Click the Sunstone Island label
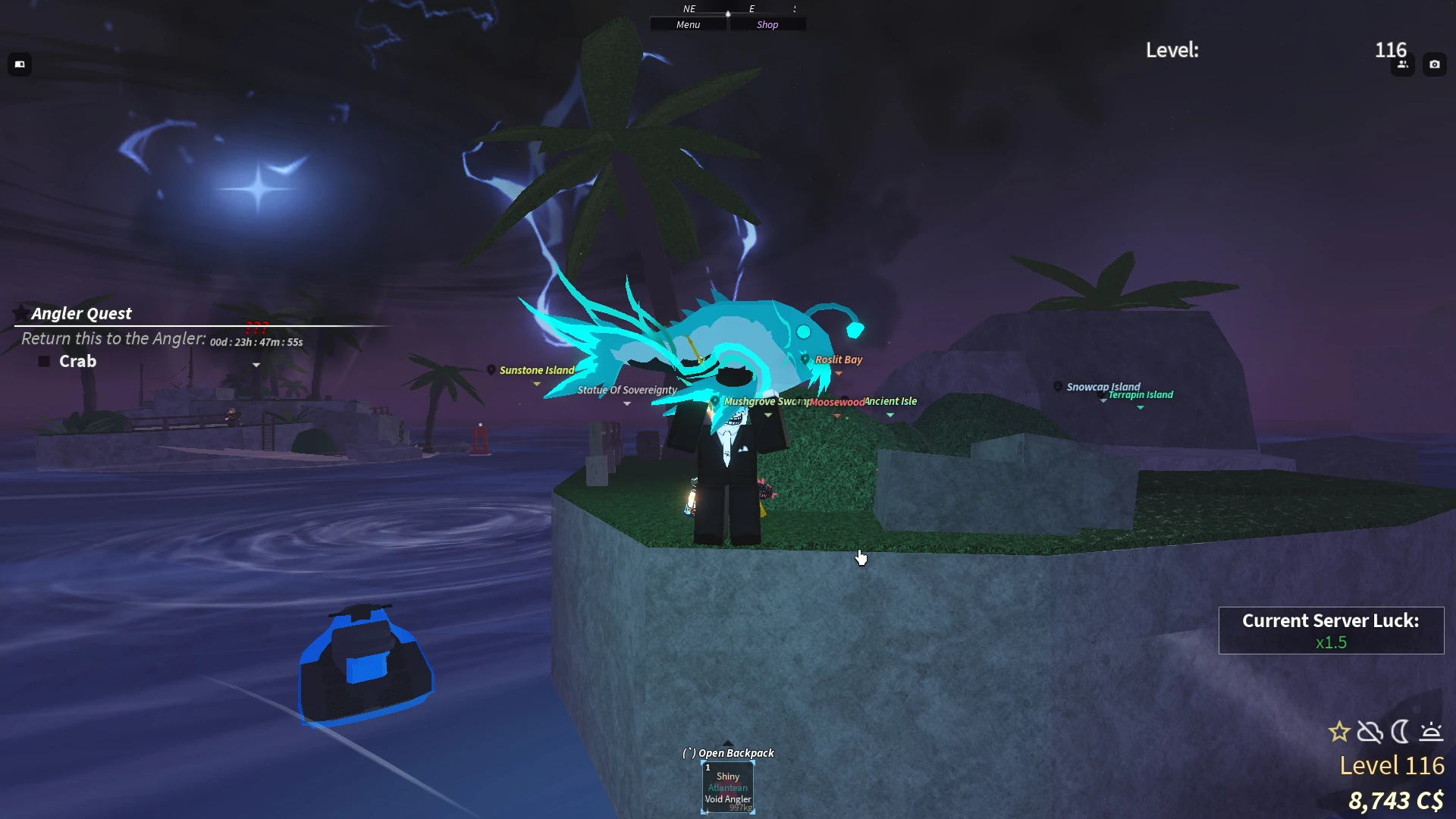The image size is (1456, 819). [536, 370]
